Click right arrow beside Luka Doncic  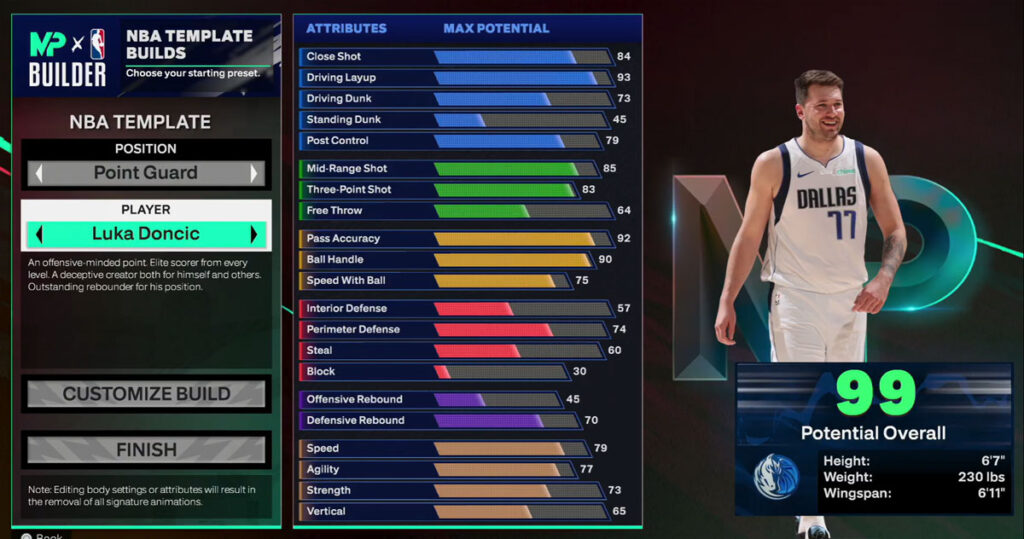[254, 235]
